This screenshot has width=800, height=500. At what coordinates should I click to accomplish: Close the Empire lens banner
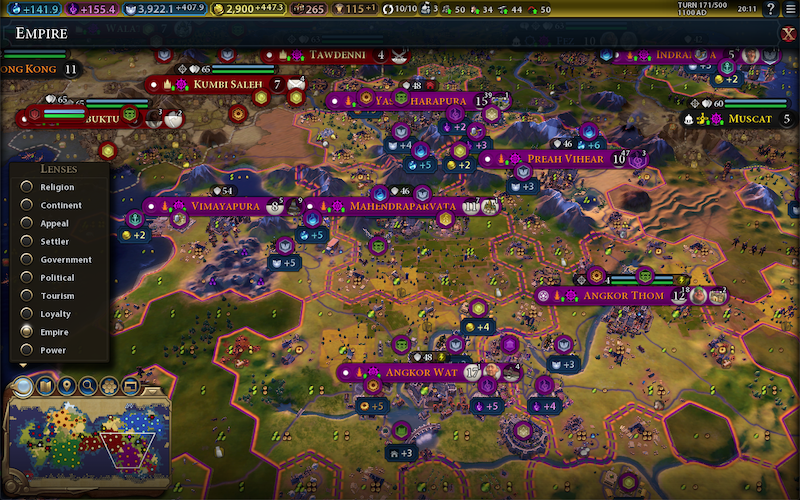[786, 34]
